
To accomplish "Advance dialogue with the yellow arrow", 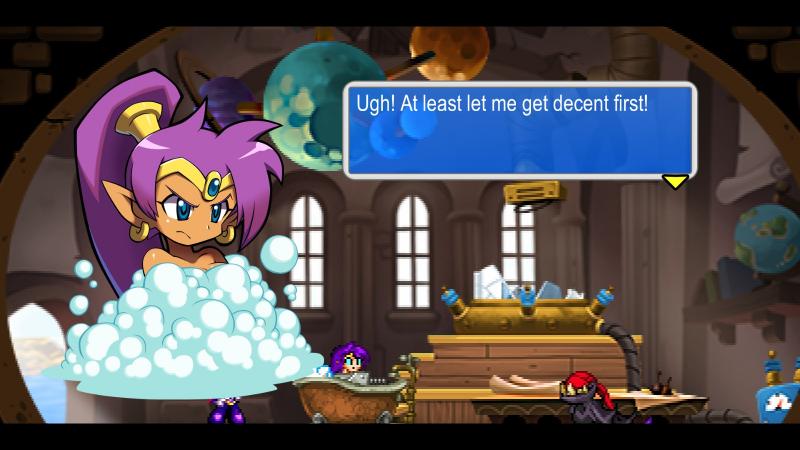I will [x=676, y=181].
